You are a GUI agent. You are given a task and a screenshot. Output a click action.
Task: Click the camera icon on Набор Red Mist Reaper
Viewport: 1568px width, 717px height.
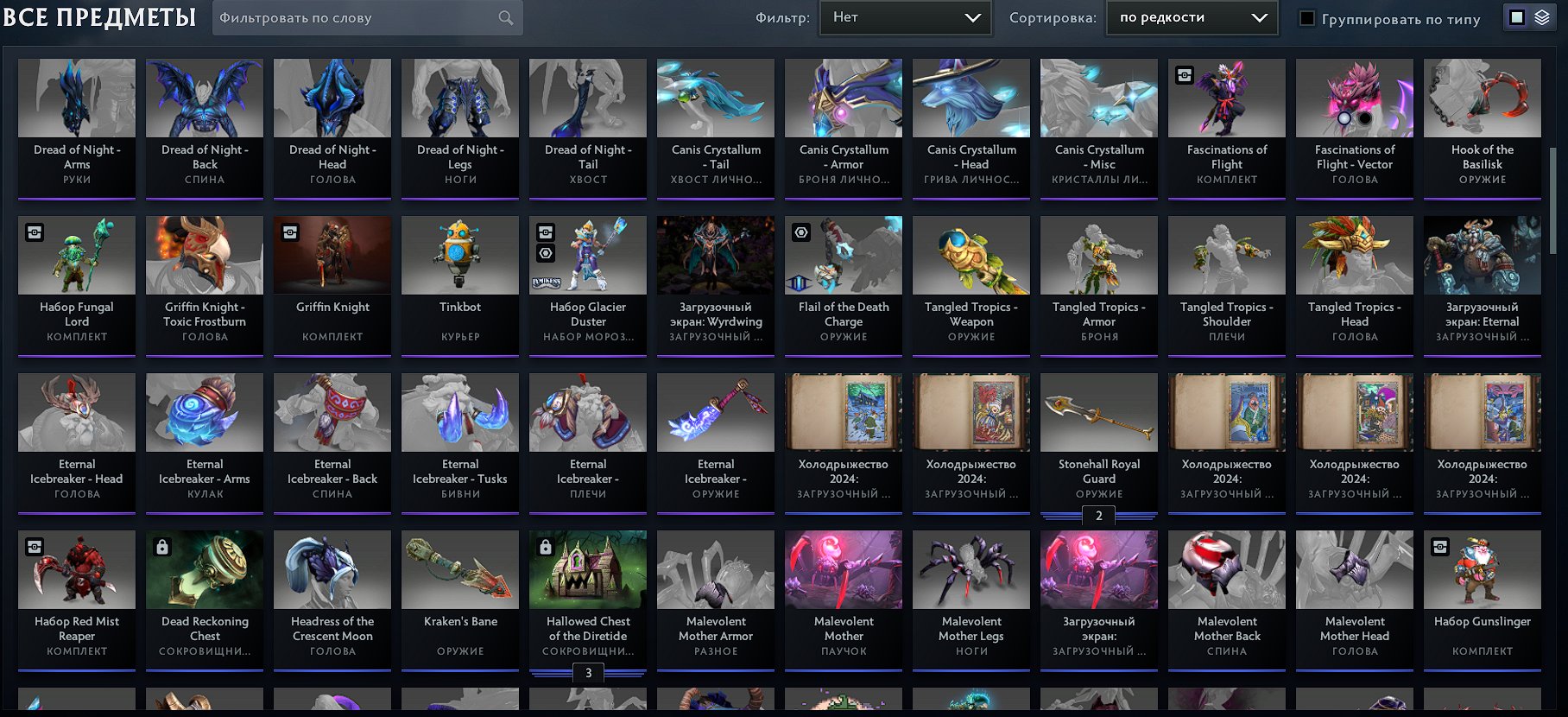33,546
